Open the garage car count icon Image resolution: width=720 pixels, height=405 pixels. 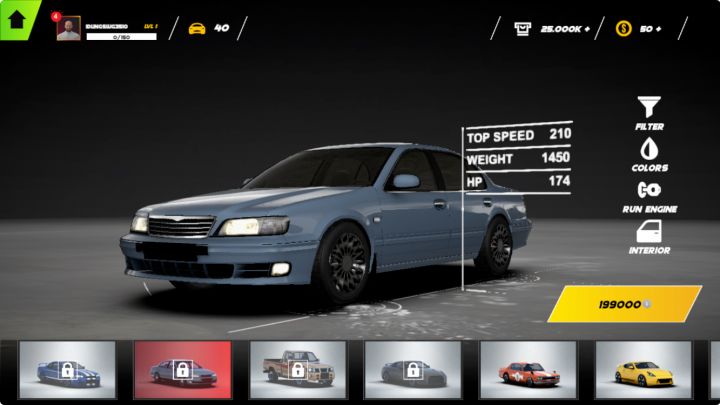point(197,28)
